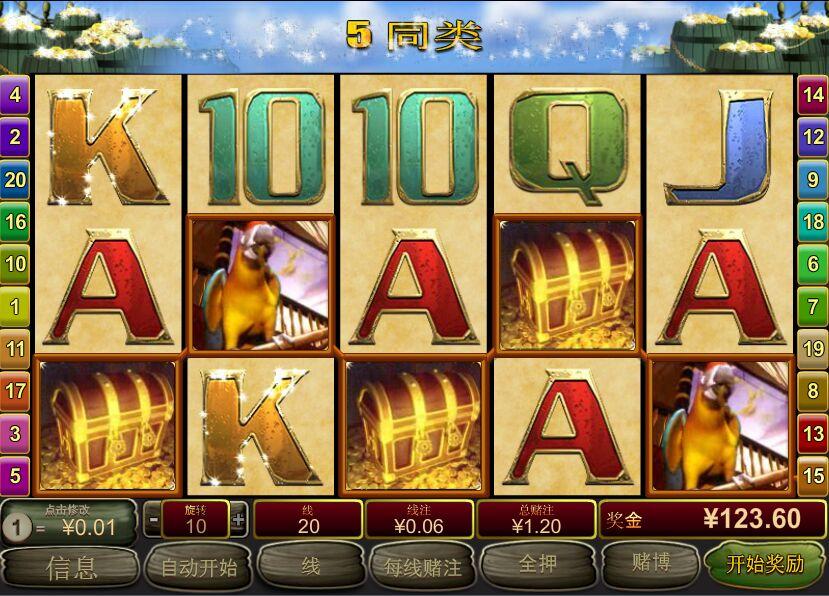829x596 pixels.
Task: Click the 线 lines button
Action: [x=310, y=567]
